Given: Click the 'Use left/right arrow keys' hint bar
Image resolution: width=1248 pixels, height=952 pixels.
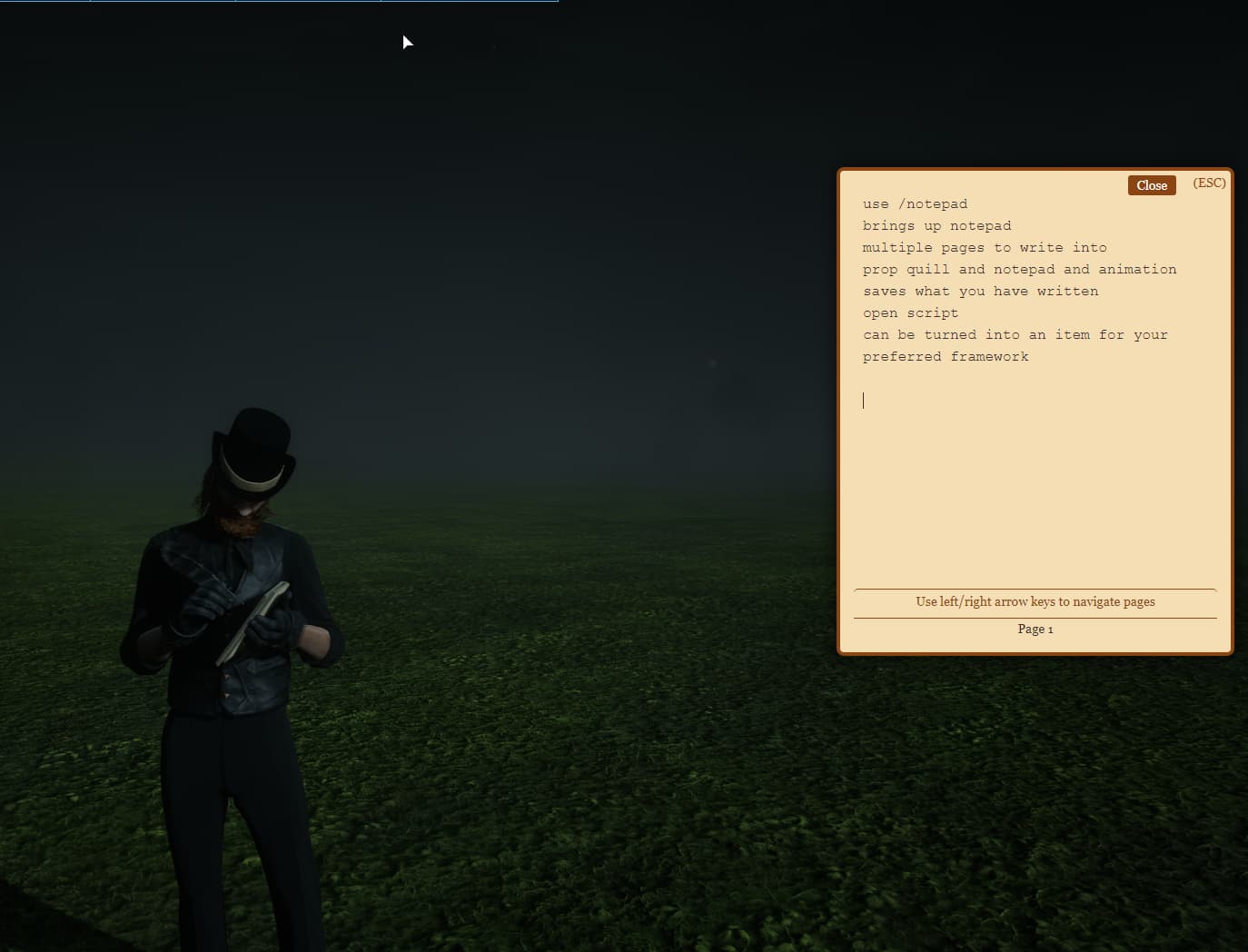Looking at the screenshot, I should (1035, 601).
